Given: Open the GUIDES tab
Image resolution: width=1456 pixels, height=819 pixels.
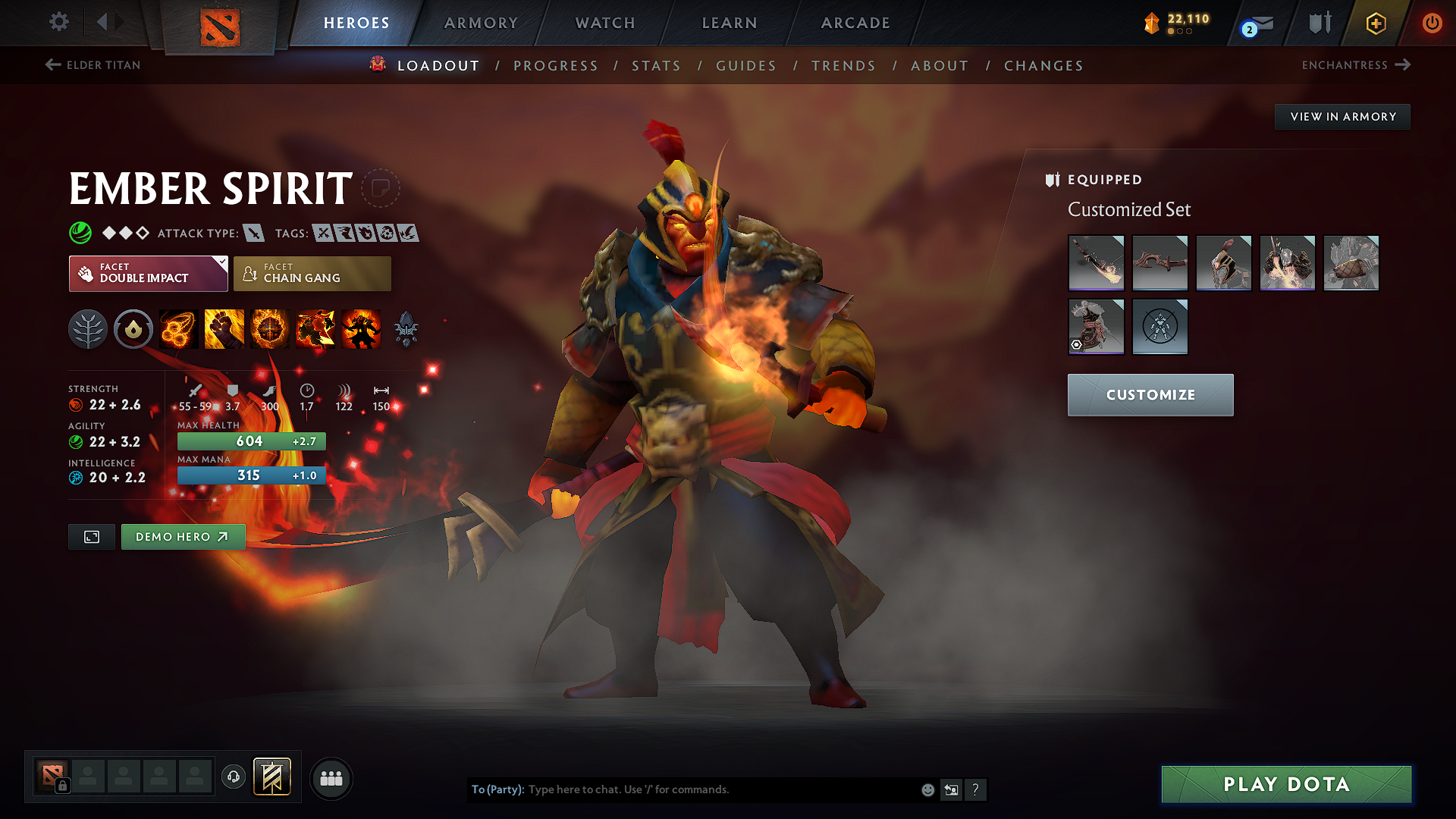Looking at the screenshot, I should 745,66.
